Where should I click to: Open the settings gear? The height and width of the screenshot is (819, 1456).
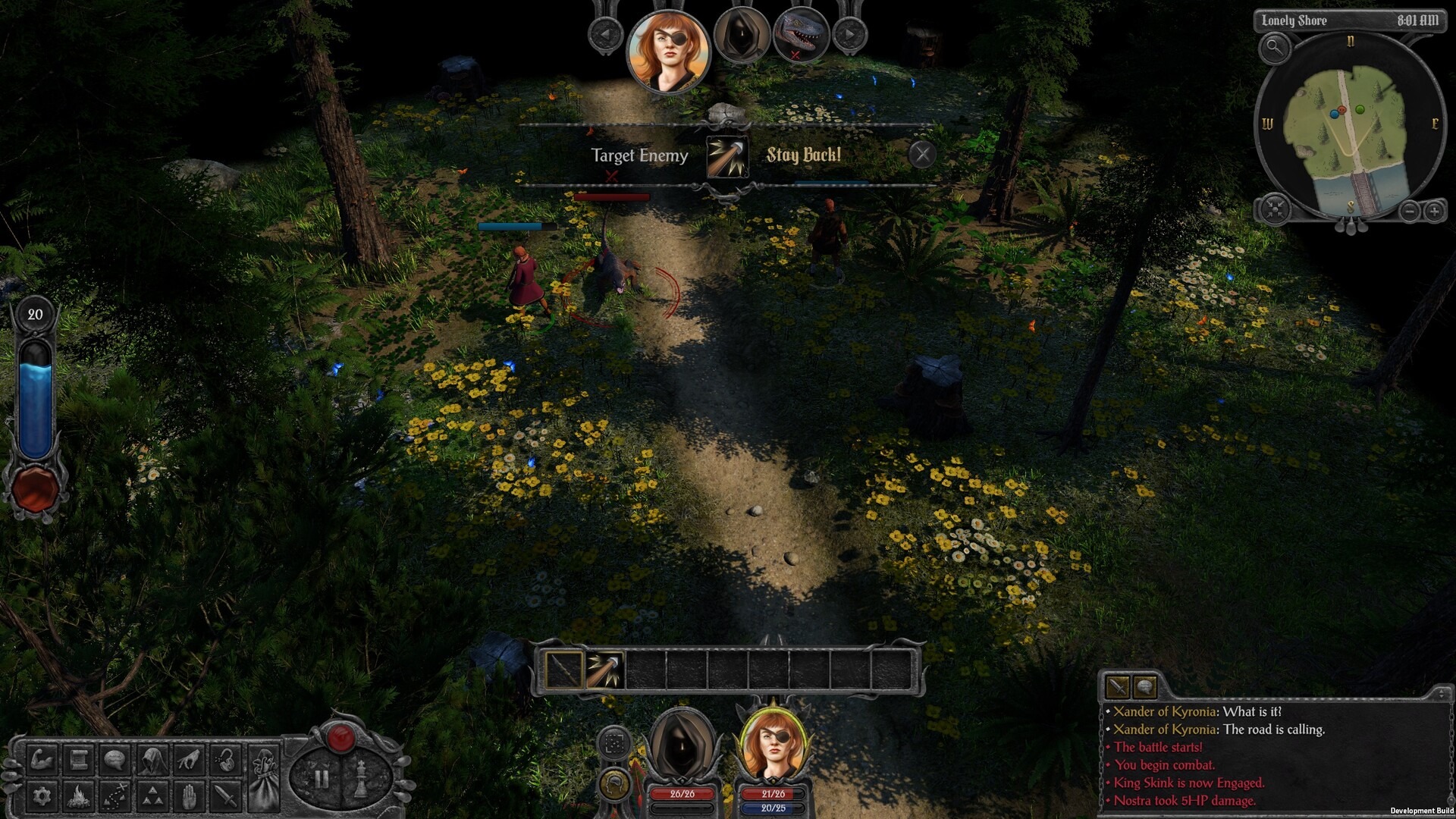pos(42,795)
